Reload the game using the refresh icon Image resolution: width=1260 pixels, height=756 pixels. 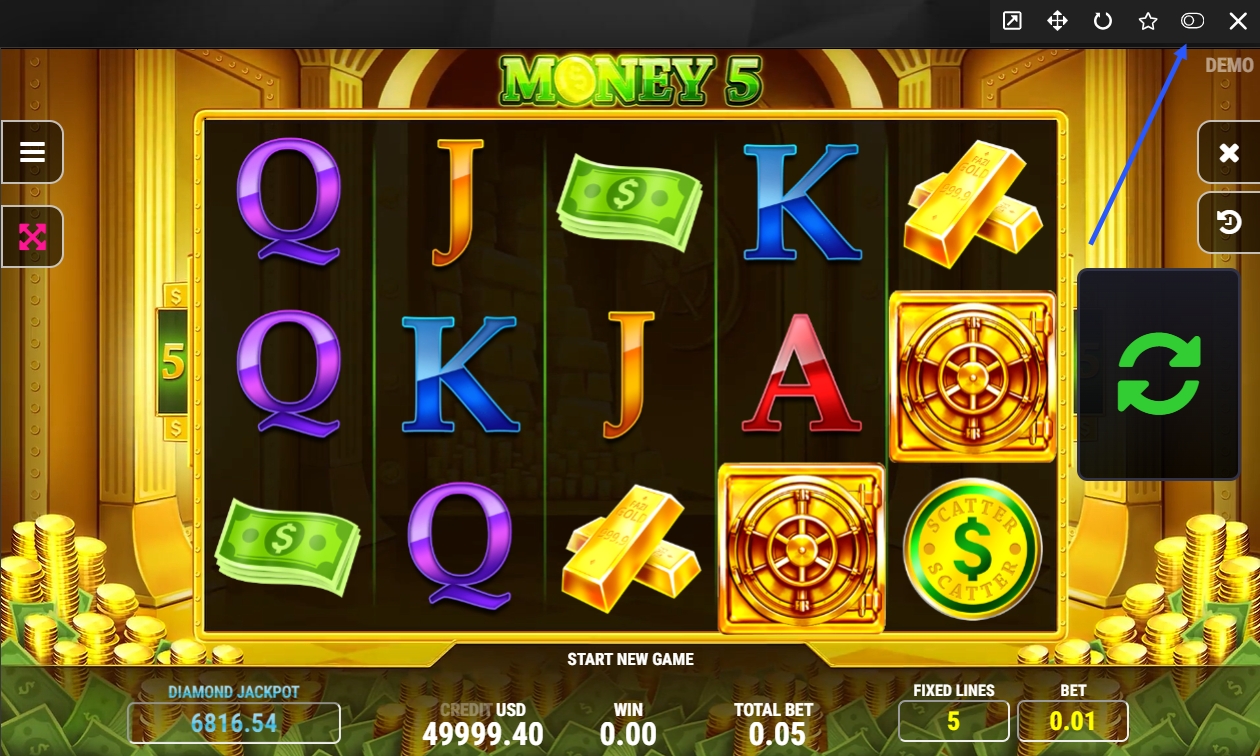pyautogui.click(x=1102, y=21)
